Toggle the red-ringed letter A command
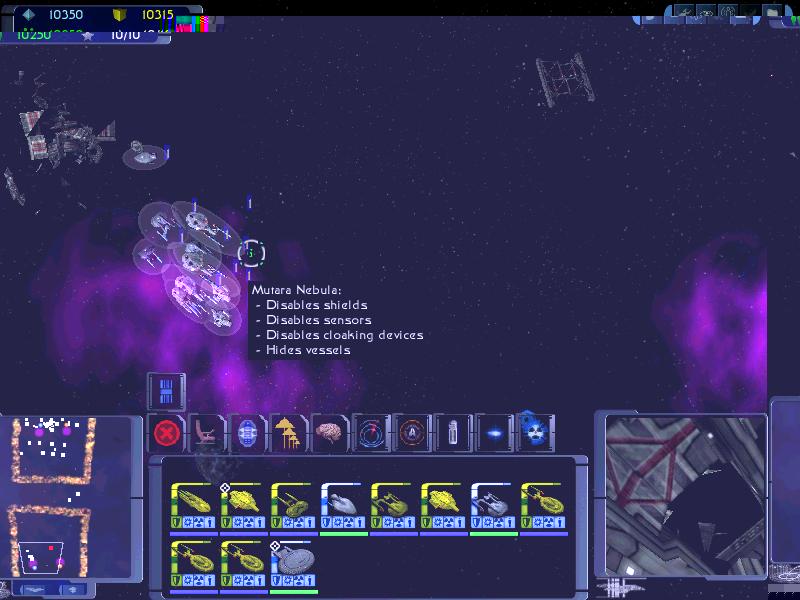800x600 pixels. click(411, 434)
